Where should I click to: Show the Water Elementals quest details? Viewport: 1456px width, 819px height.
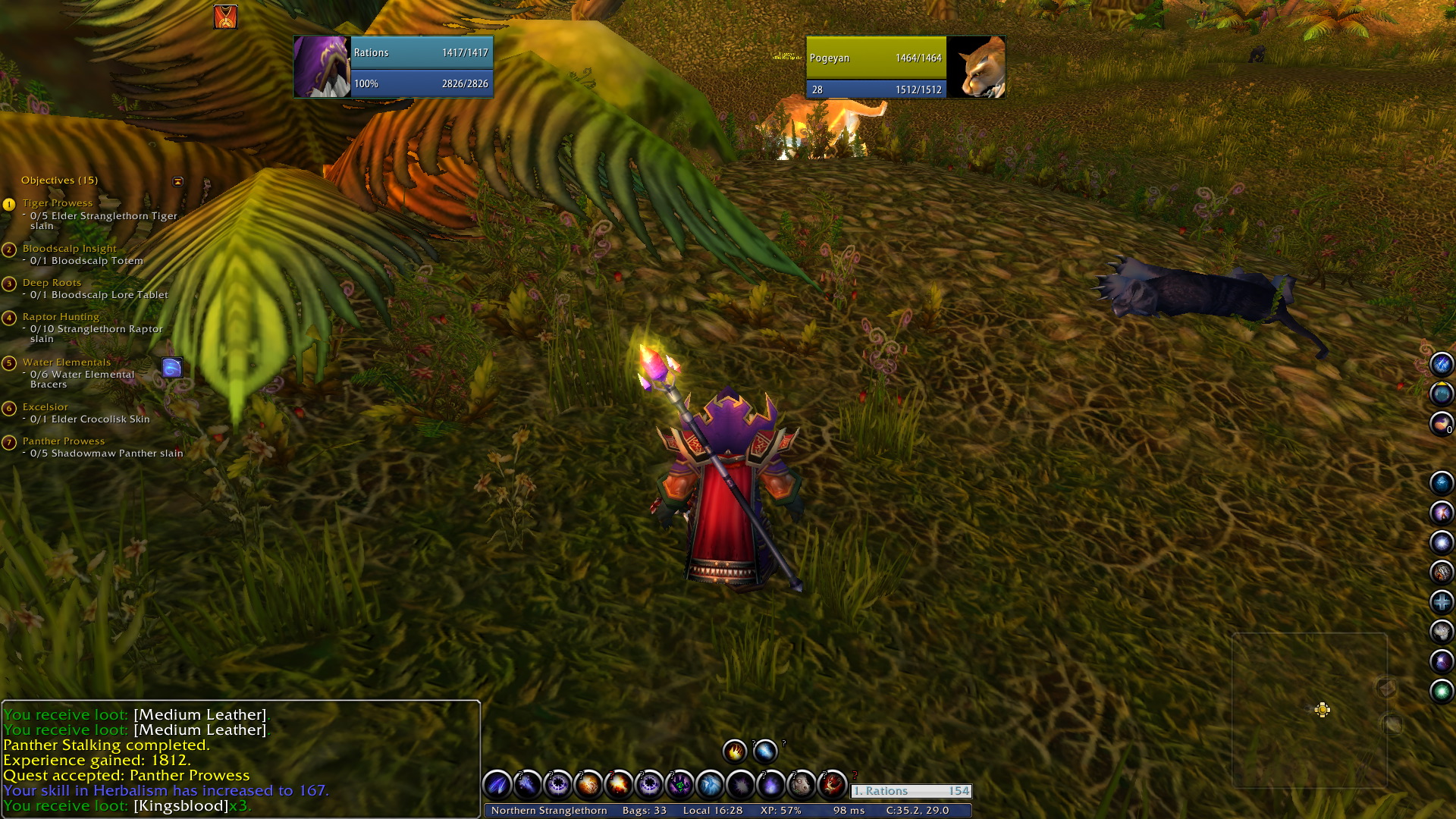coord(67,362)
